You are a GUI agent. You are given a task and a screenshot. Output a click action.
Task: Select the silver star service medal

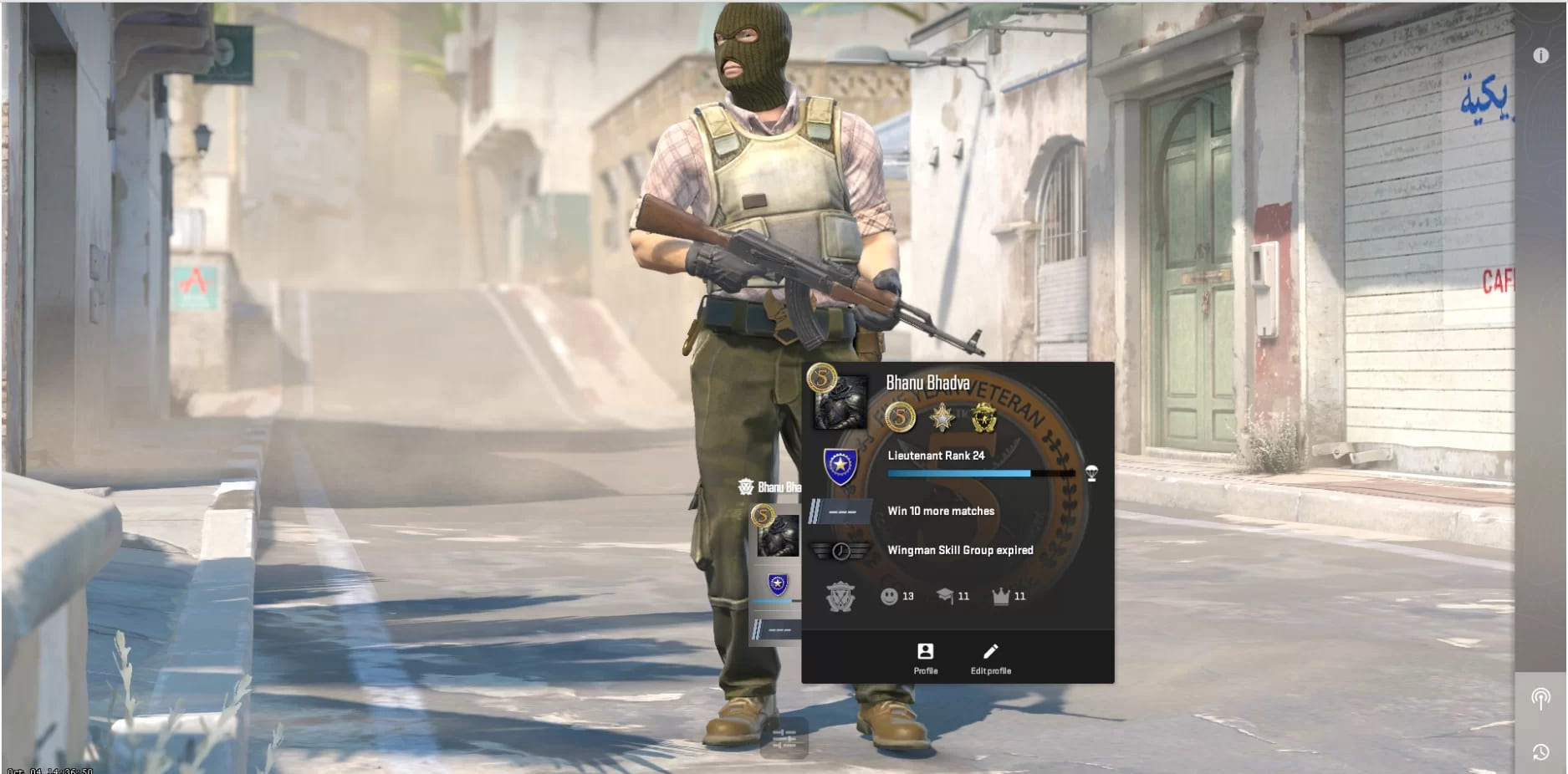[942, 417]
